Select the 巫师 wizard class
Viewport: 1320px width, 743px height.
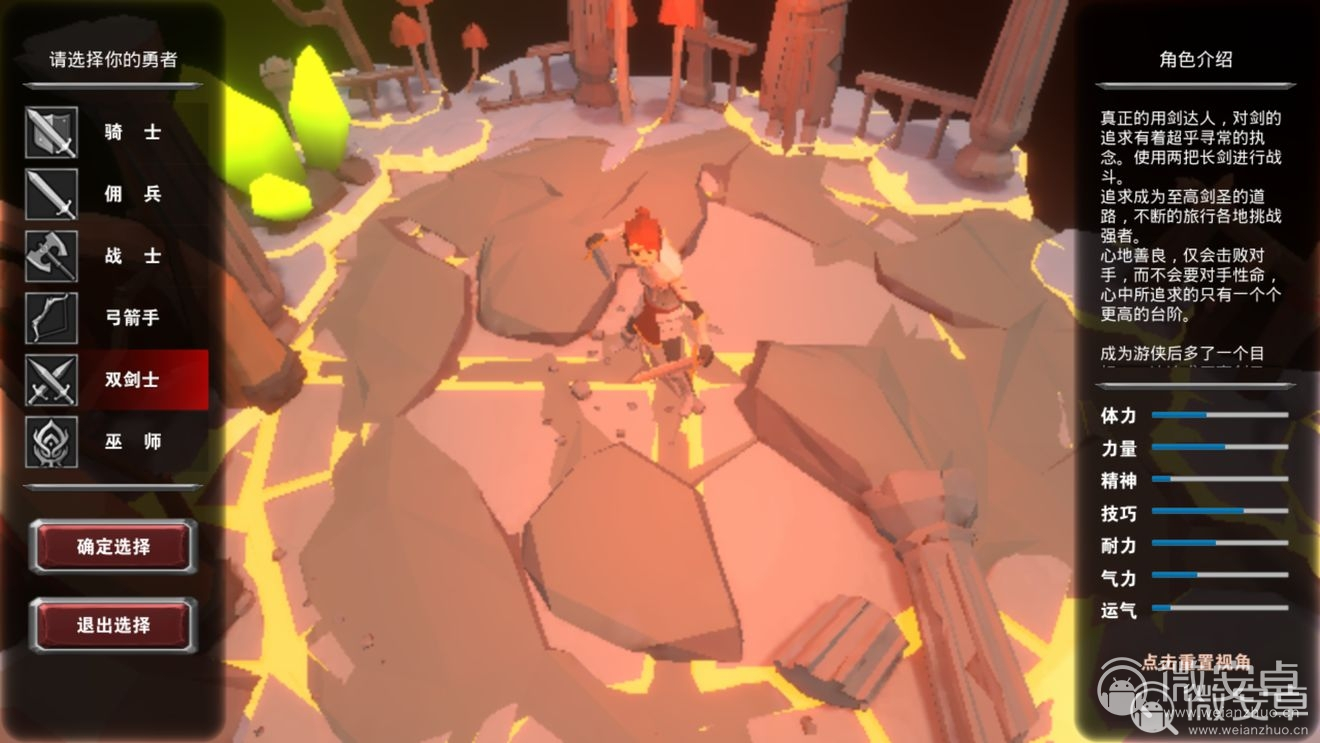pyautogui.click(x=133, y=442)
